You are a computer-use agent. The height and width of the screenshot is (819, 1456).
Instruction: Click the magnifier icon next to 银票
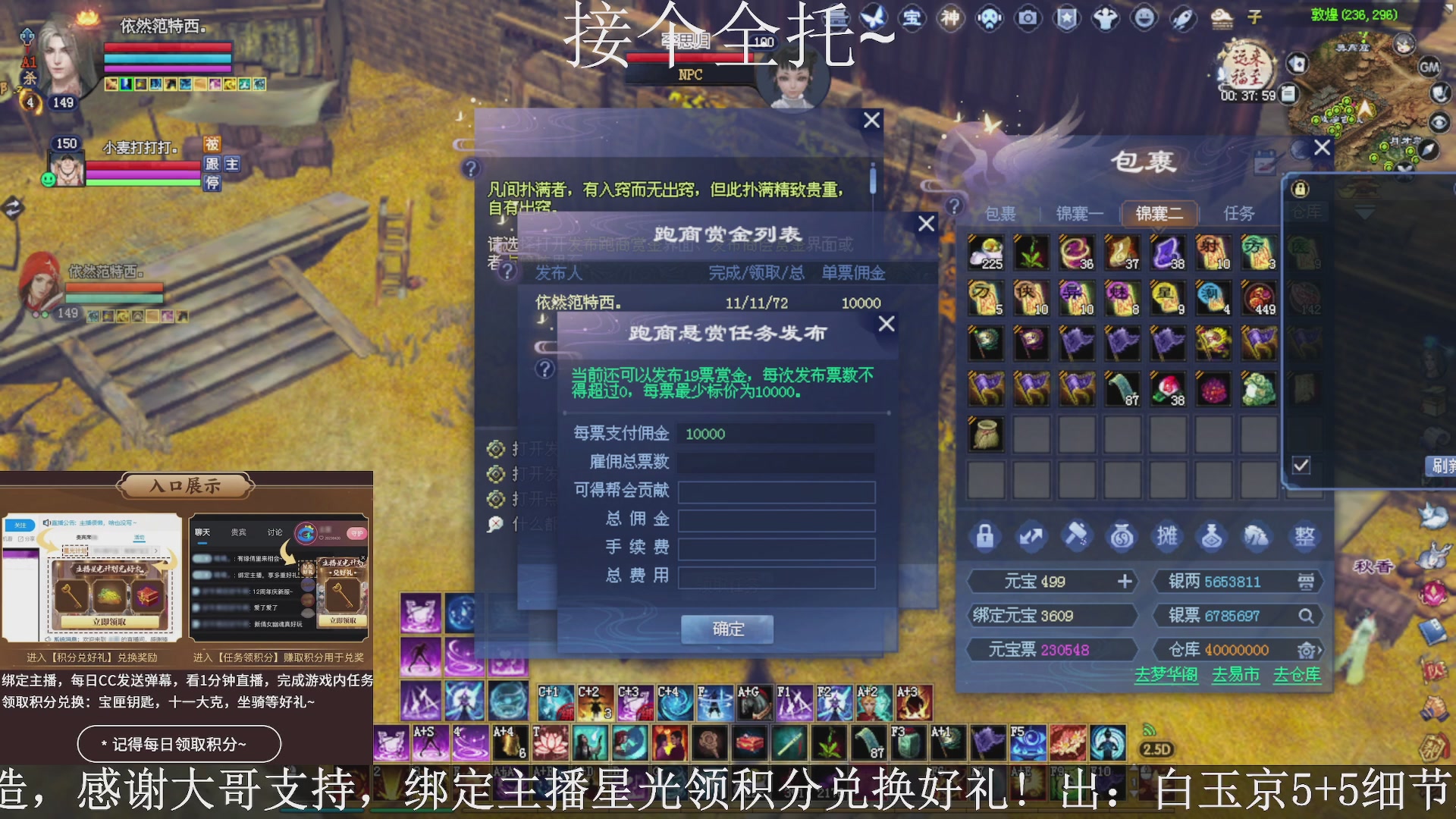point(1307,616)
